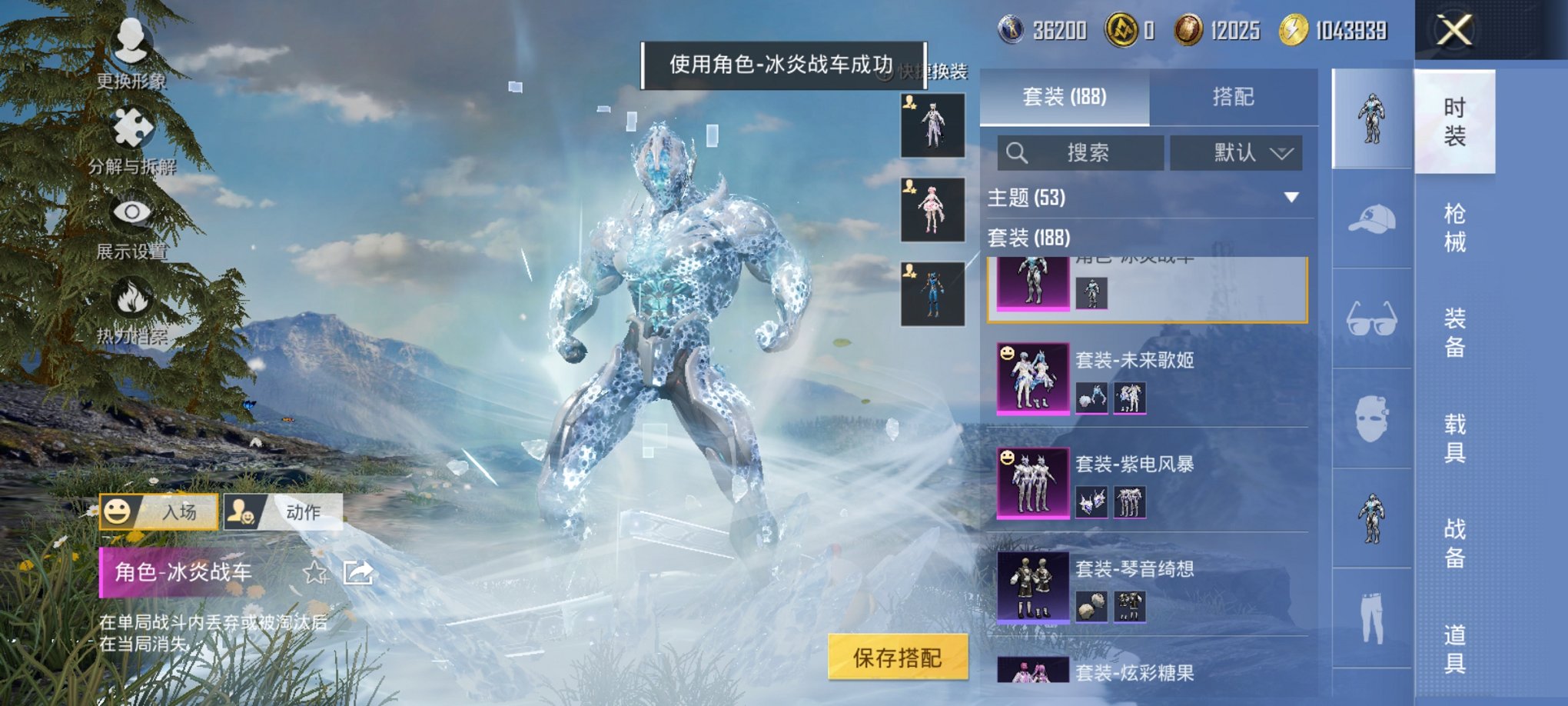Open the 默认 sort dropdown
Image resolution: width=1568 pixels, height=706 pixels.
click(x=1237, y=152)
